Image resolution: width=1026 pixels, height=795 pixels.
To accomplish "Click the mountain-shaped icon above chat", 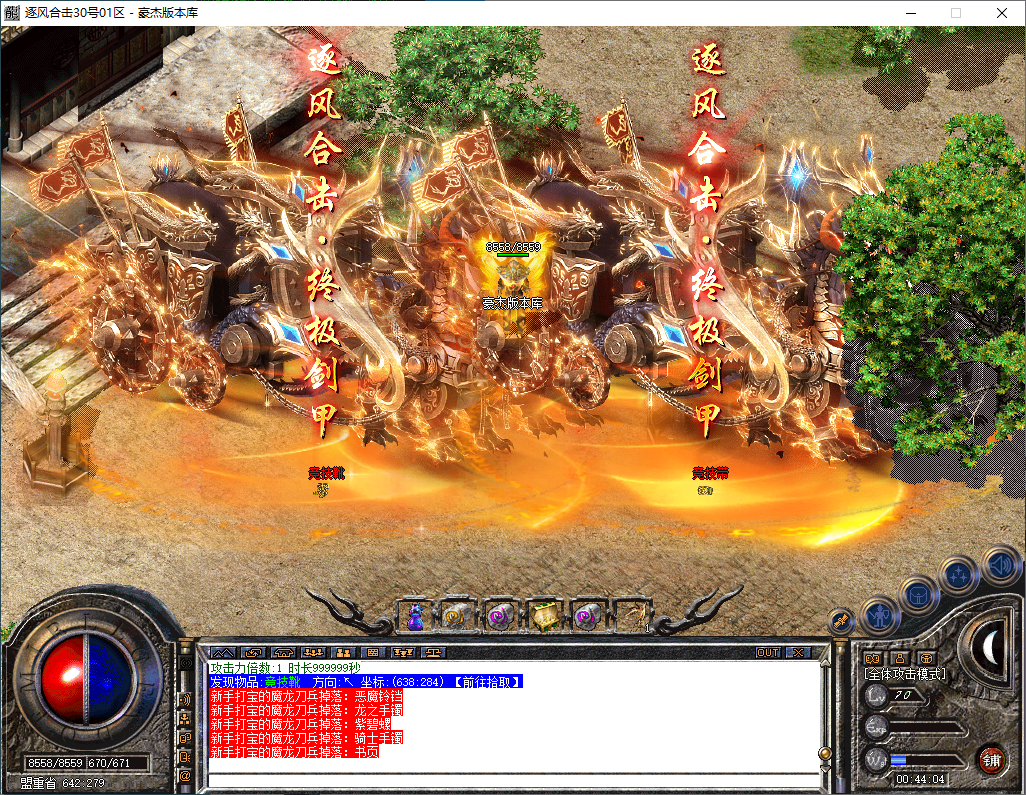I will (x=221, y=652).
